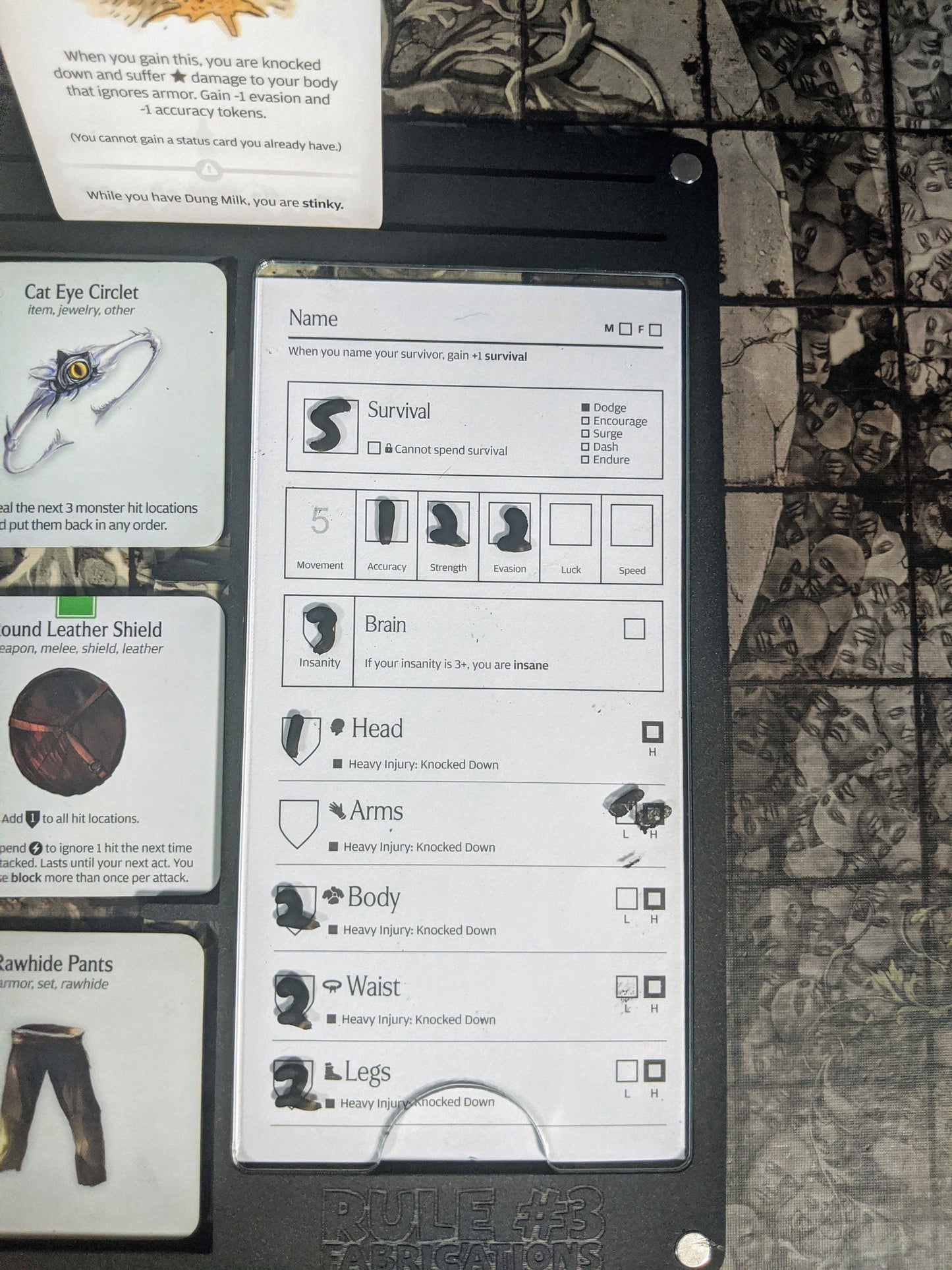Screen dimensions: 952x1270
Task: Check the Surge ability box
Action: (x=585, y=434)
